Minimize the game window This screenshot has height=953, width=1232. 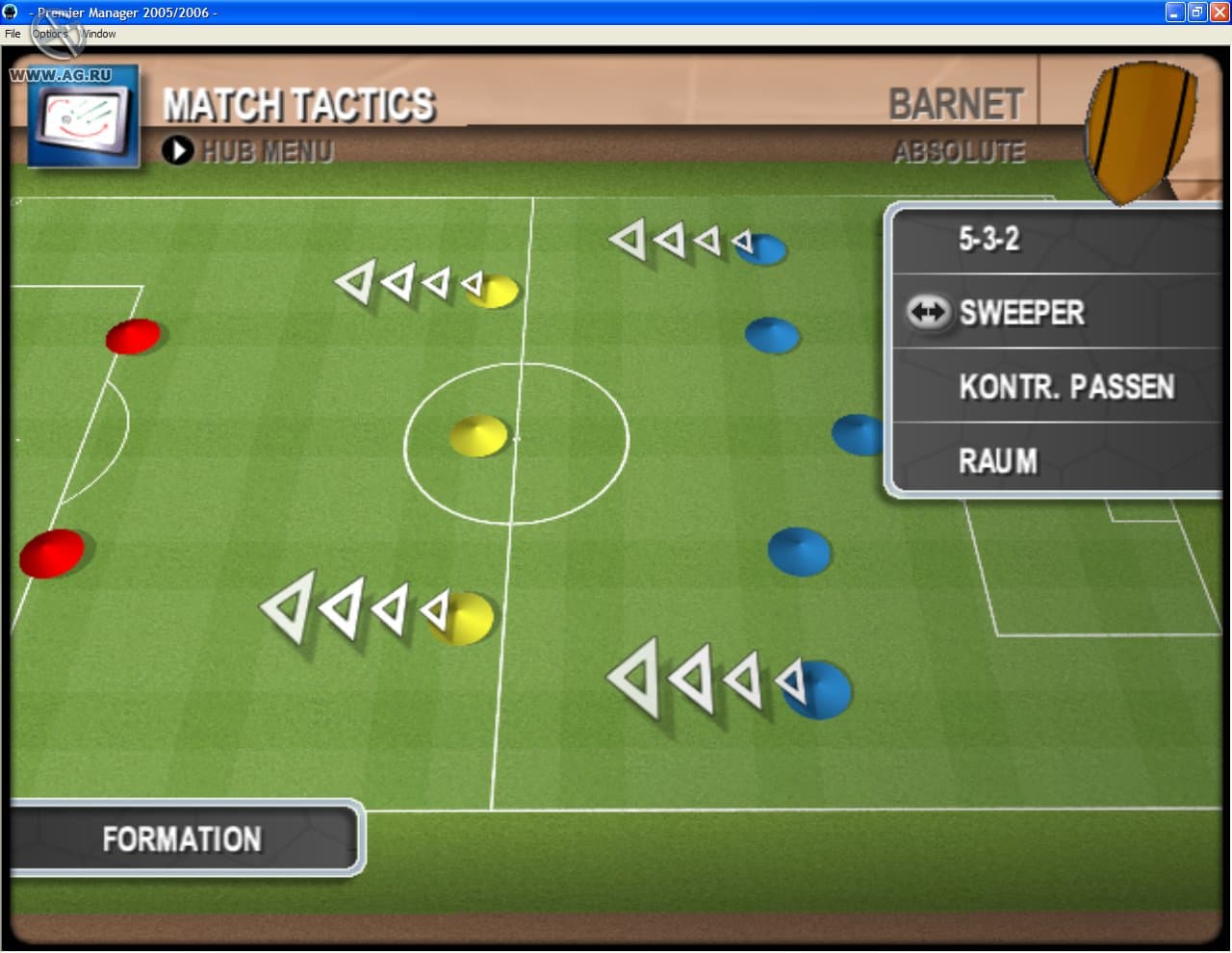click(x=1175, y=12)
